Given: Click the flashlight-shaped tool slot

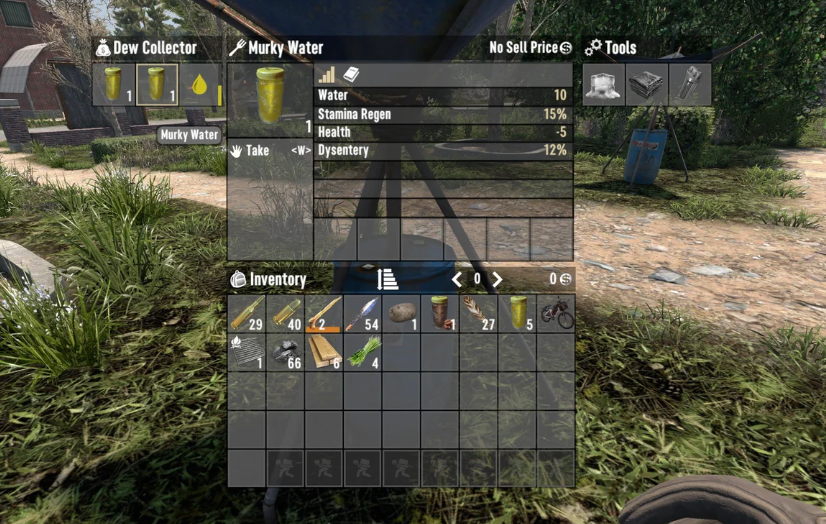Looking at the screenshot, I should (x=692, y=85).
